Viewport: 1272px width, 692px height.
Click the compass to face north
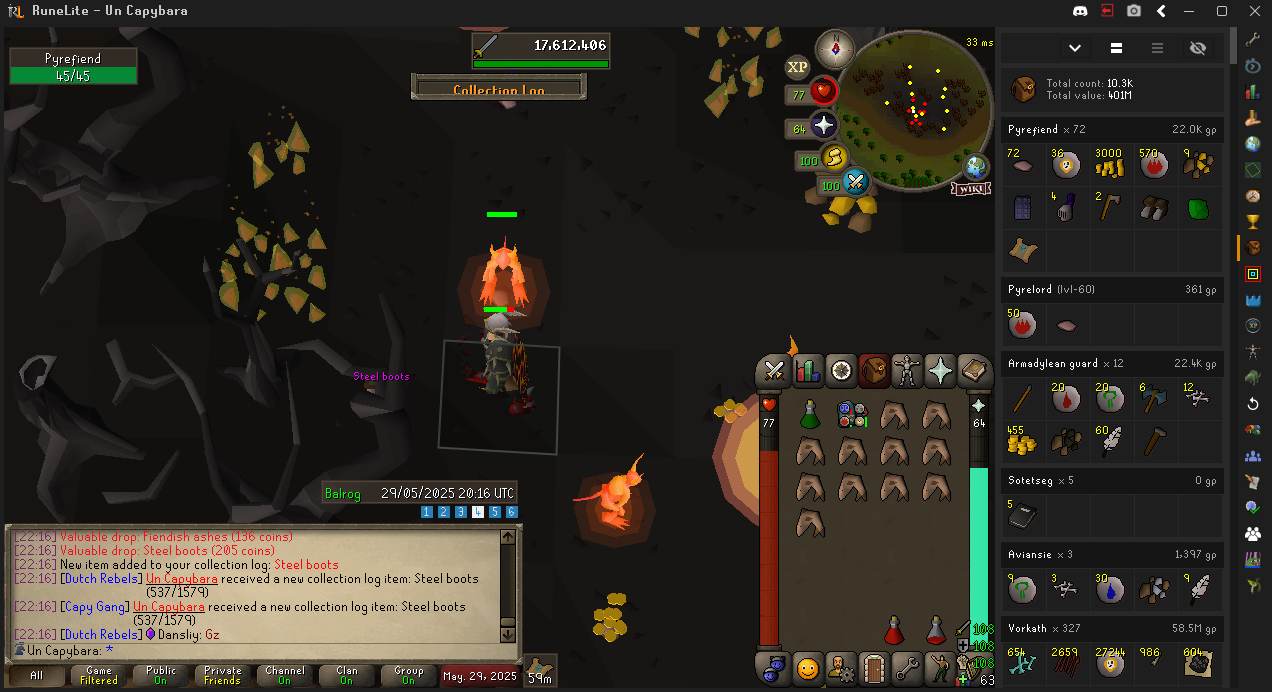click(834, 49)
